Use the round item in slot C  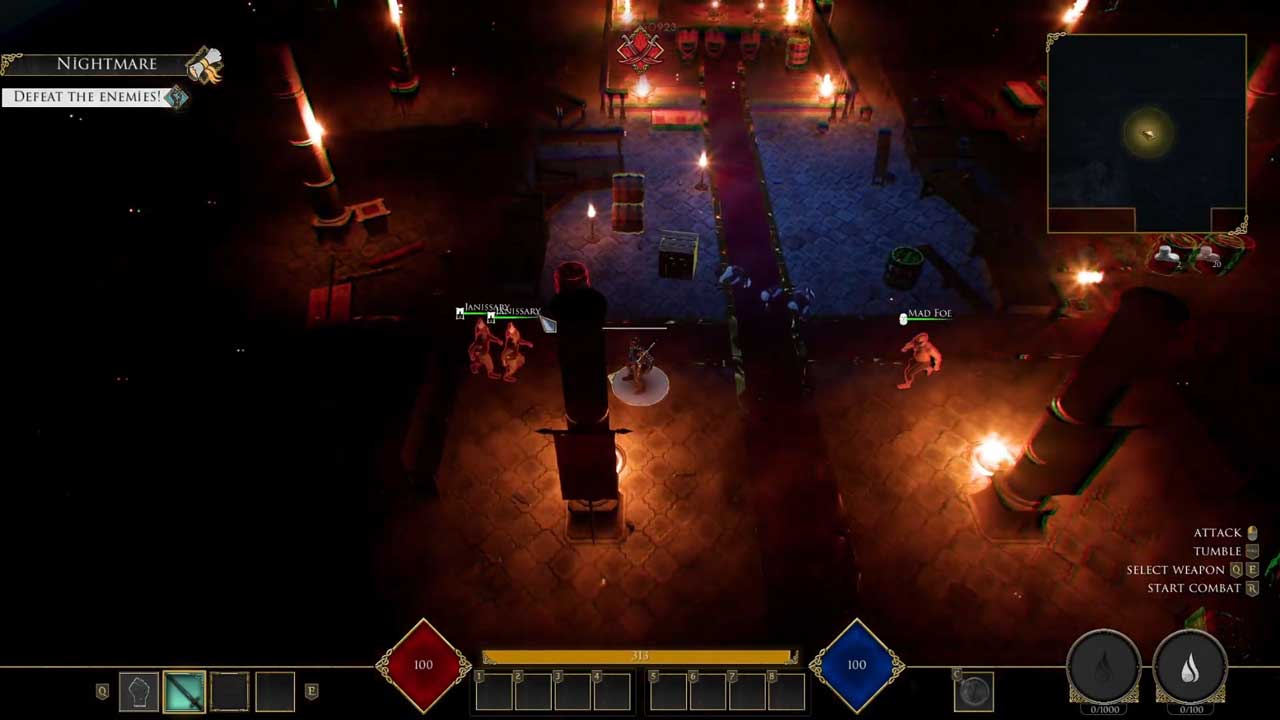coord(974,690)
